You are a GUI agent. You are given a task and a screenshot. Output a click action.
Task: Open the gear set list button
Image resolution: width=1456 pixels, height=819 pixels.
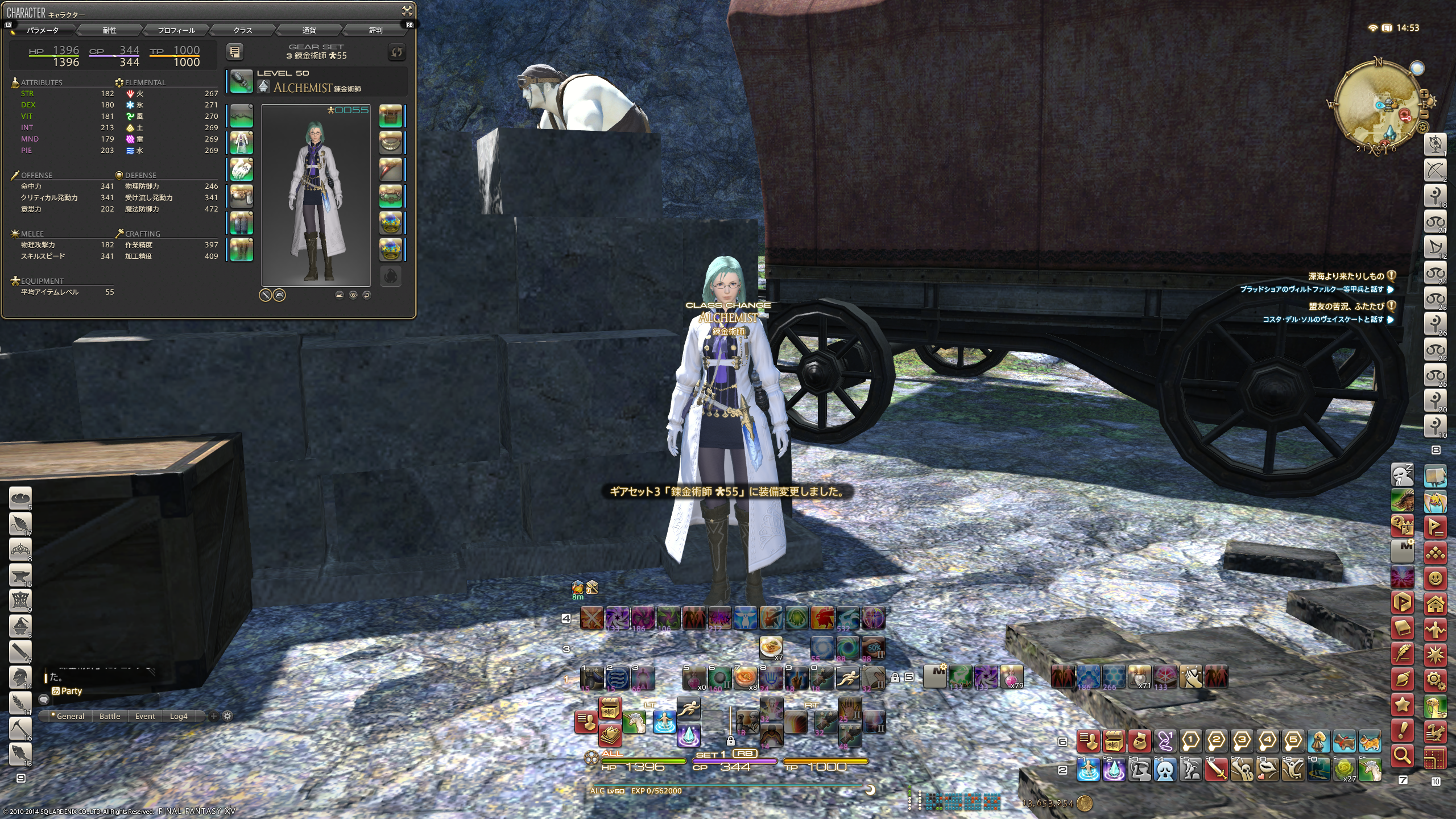pyautogui.click(x=235, y=52)
